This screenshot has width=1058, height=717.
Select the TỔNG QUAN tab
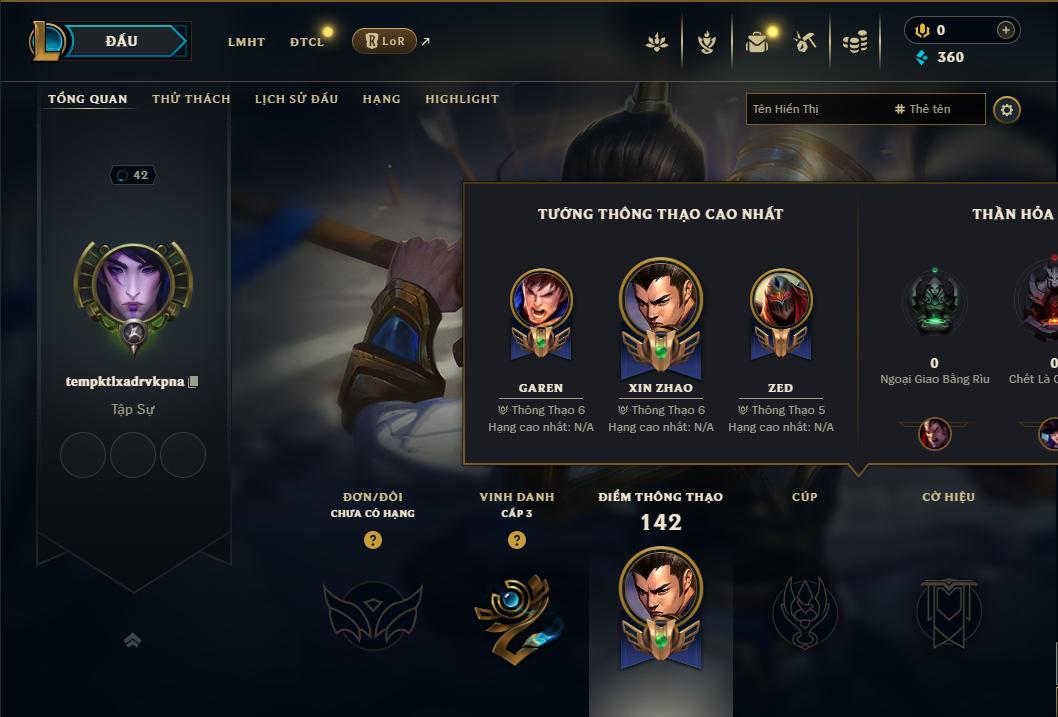[x=88, y=99]
